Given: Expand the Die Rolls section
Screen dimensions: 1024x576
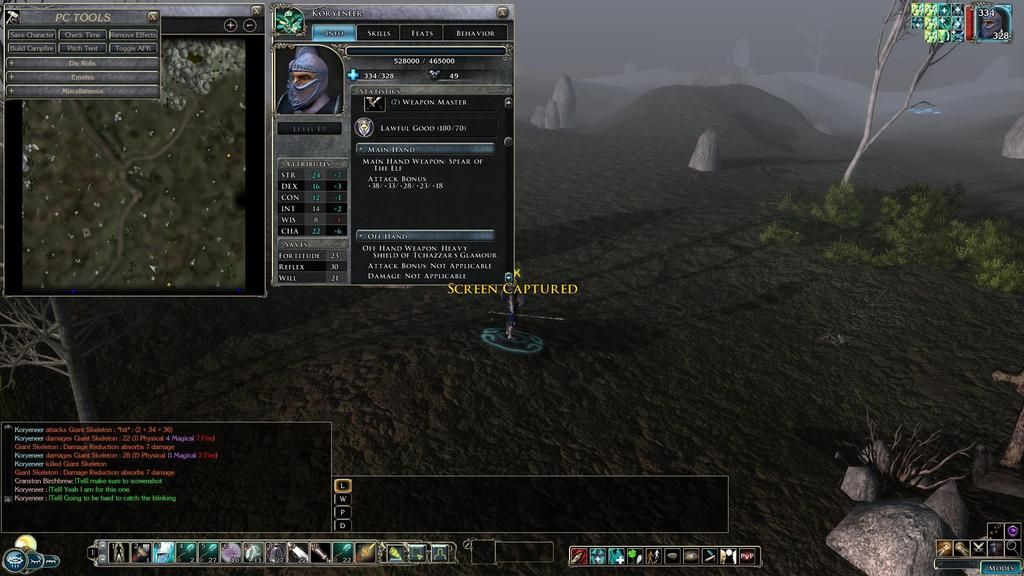Looking at the screenshot, I should point(82,63).
